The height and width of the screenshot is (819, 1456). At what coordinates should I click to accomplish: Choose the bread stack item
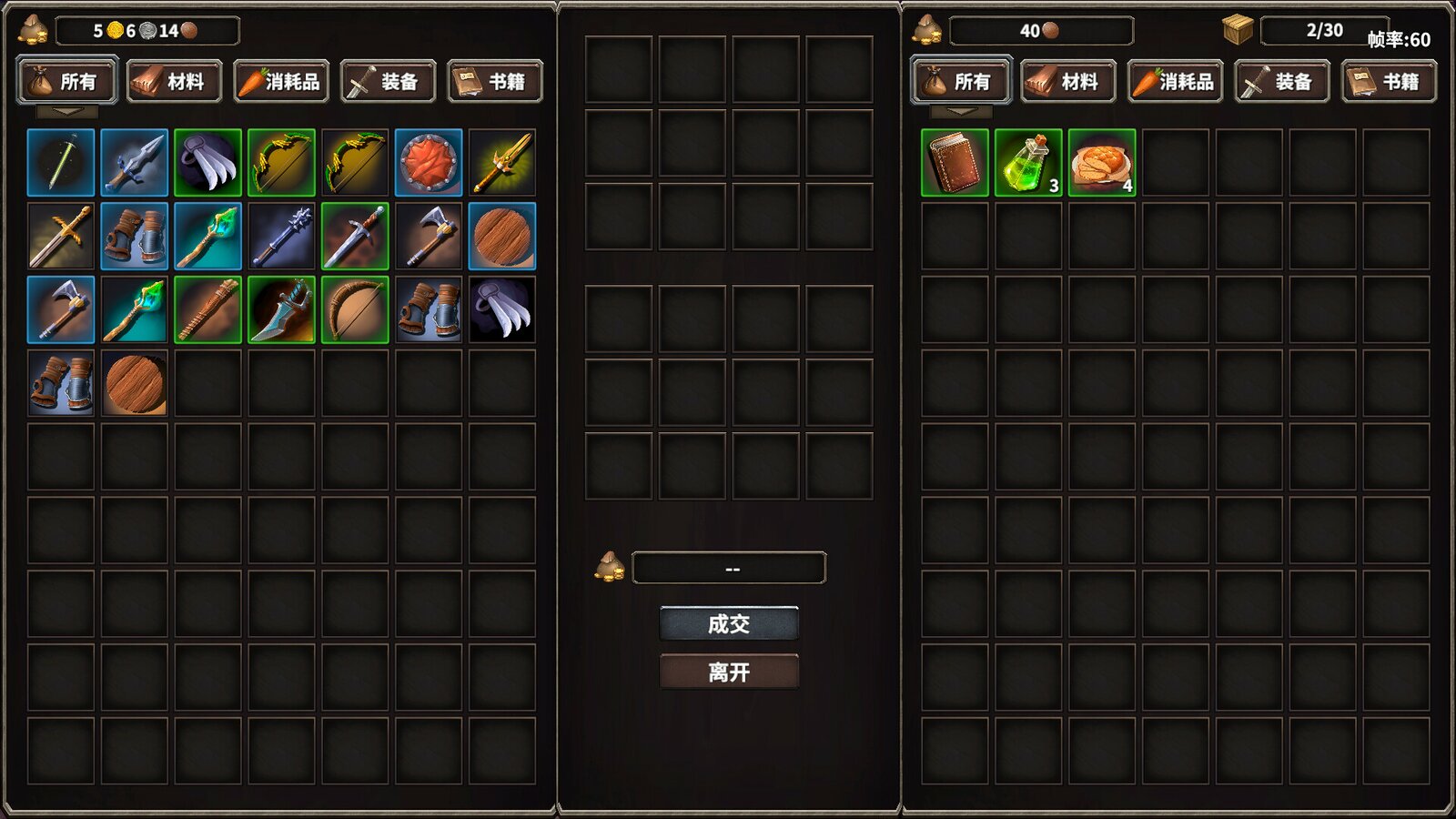pyautogui.click(x=1102, y=163)
